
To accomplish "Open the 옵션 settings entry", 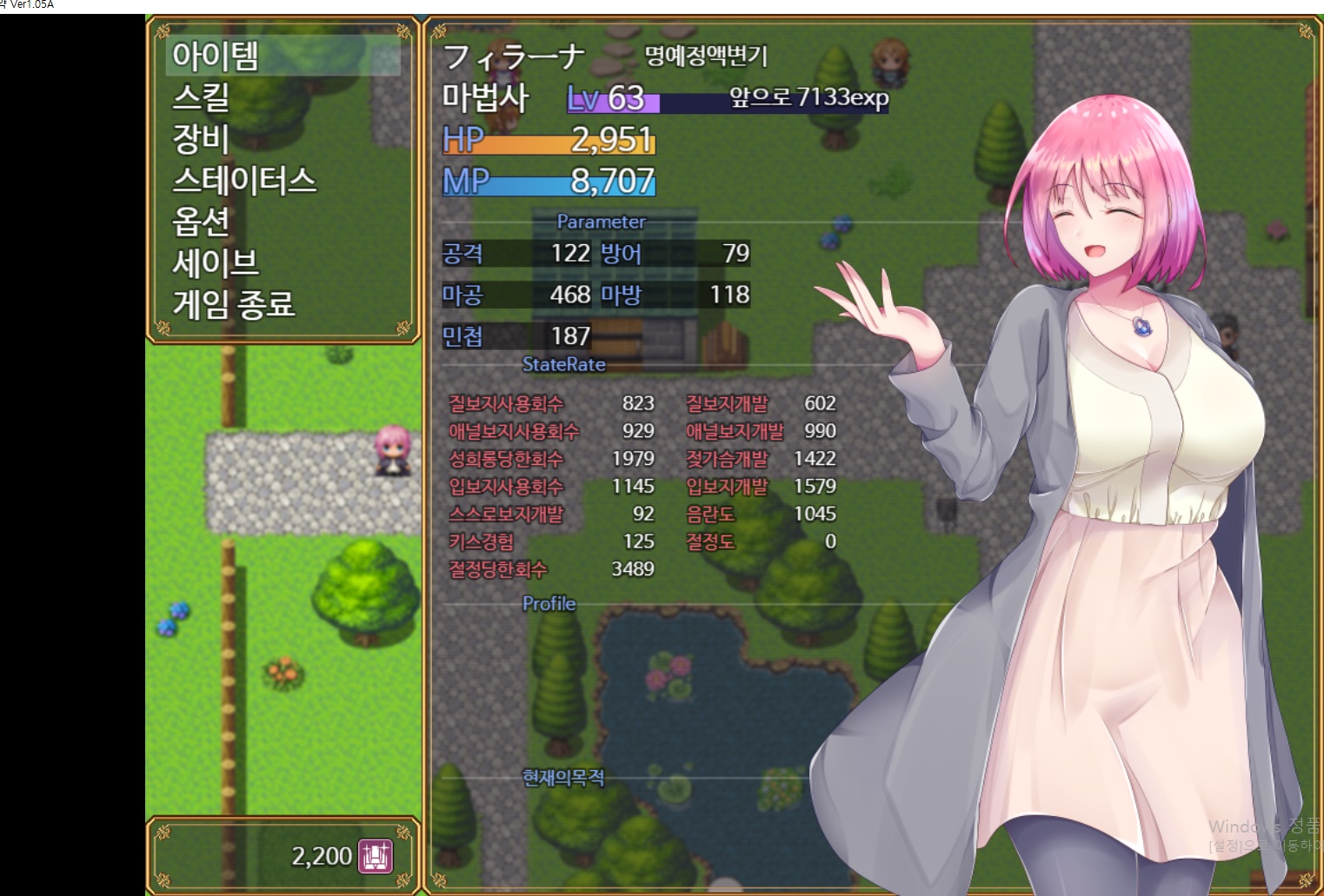I will 283,221.
